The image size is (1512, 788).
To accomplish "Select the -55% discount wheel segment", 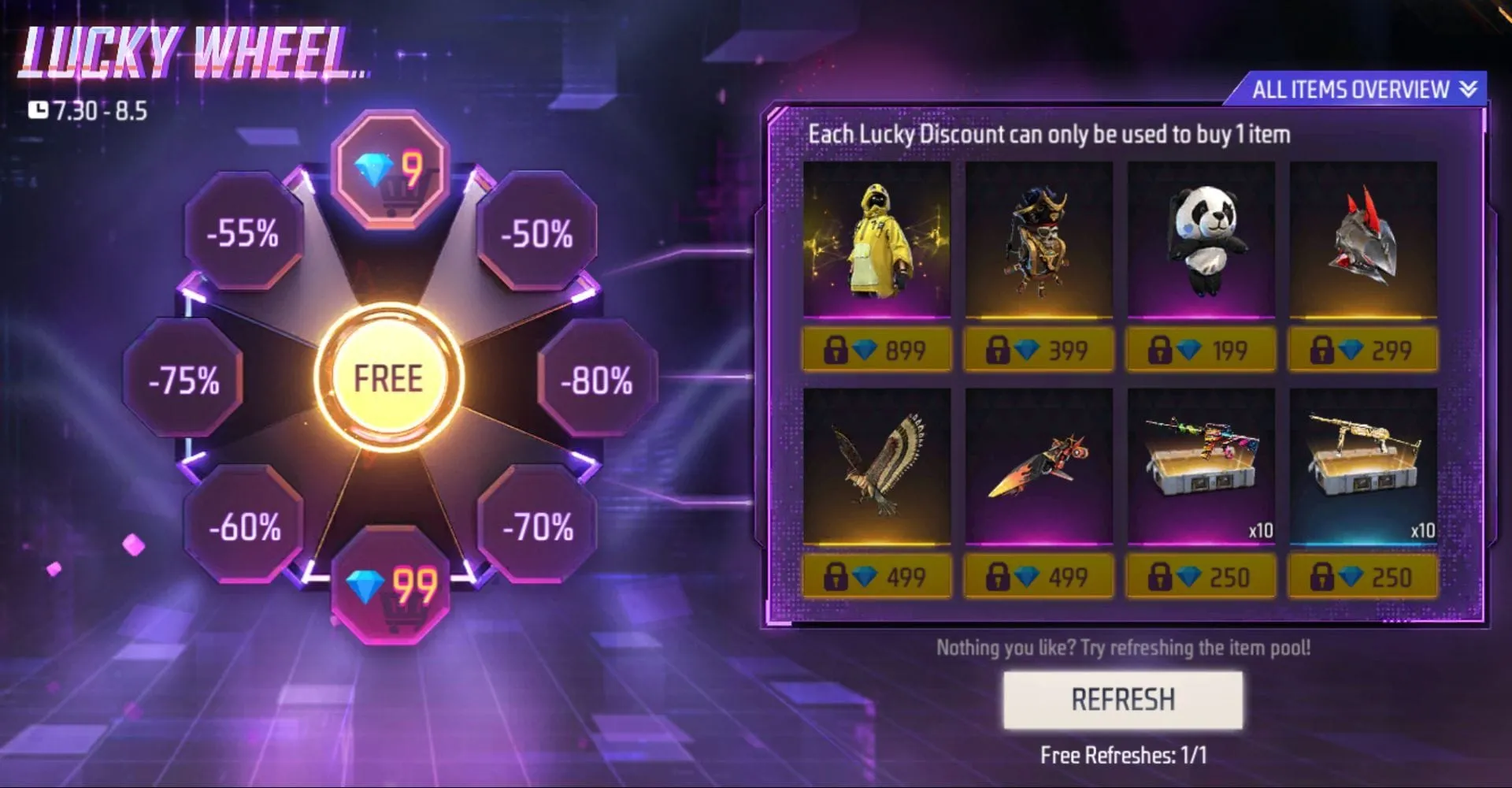I will tap(244, 233).
